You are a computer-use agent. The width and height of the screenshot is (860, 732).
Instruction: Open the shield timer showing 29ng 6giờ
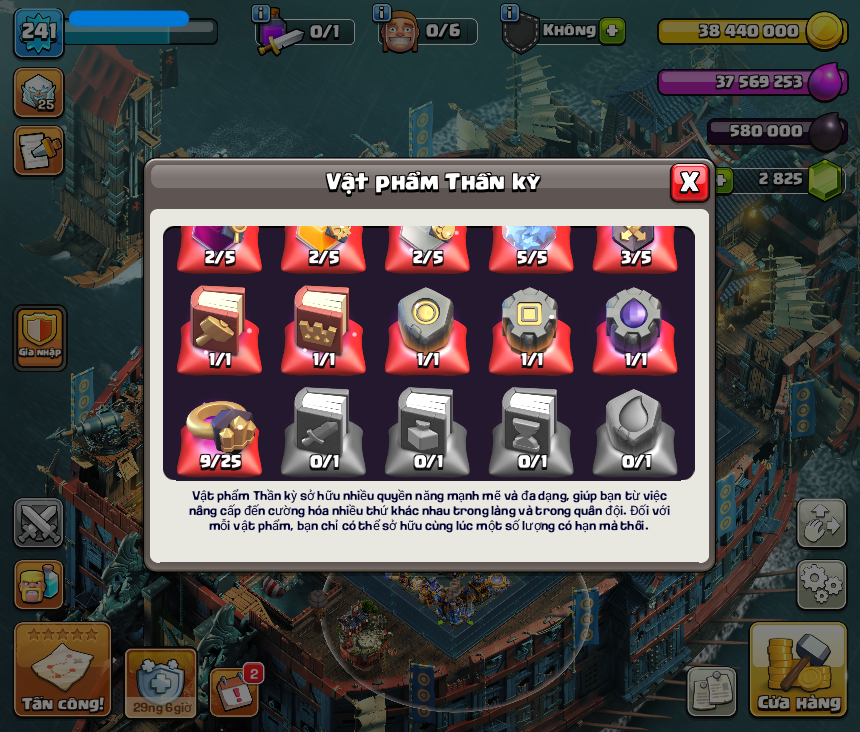click(x=160, y=683)
